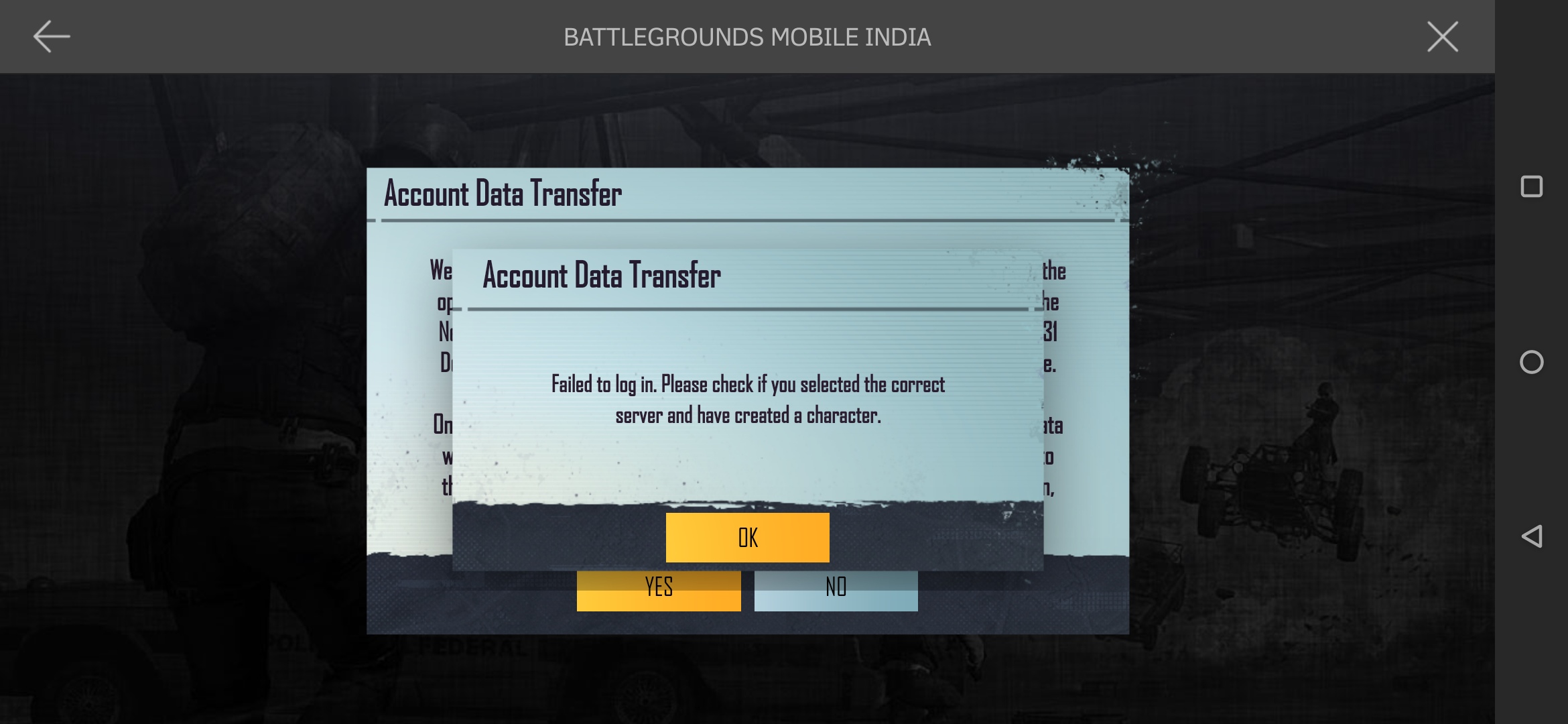The image size is (1568, 724).
Task: Click the X icon to exit the screen
Action: click(x=1442, y=37)
